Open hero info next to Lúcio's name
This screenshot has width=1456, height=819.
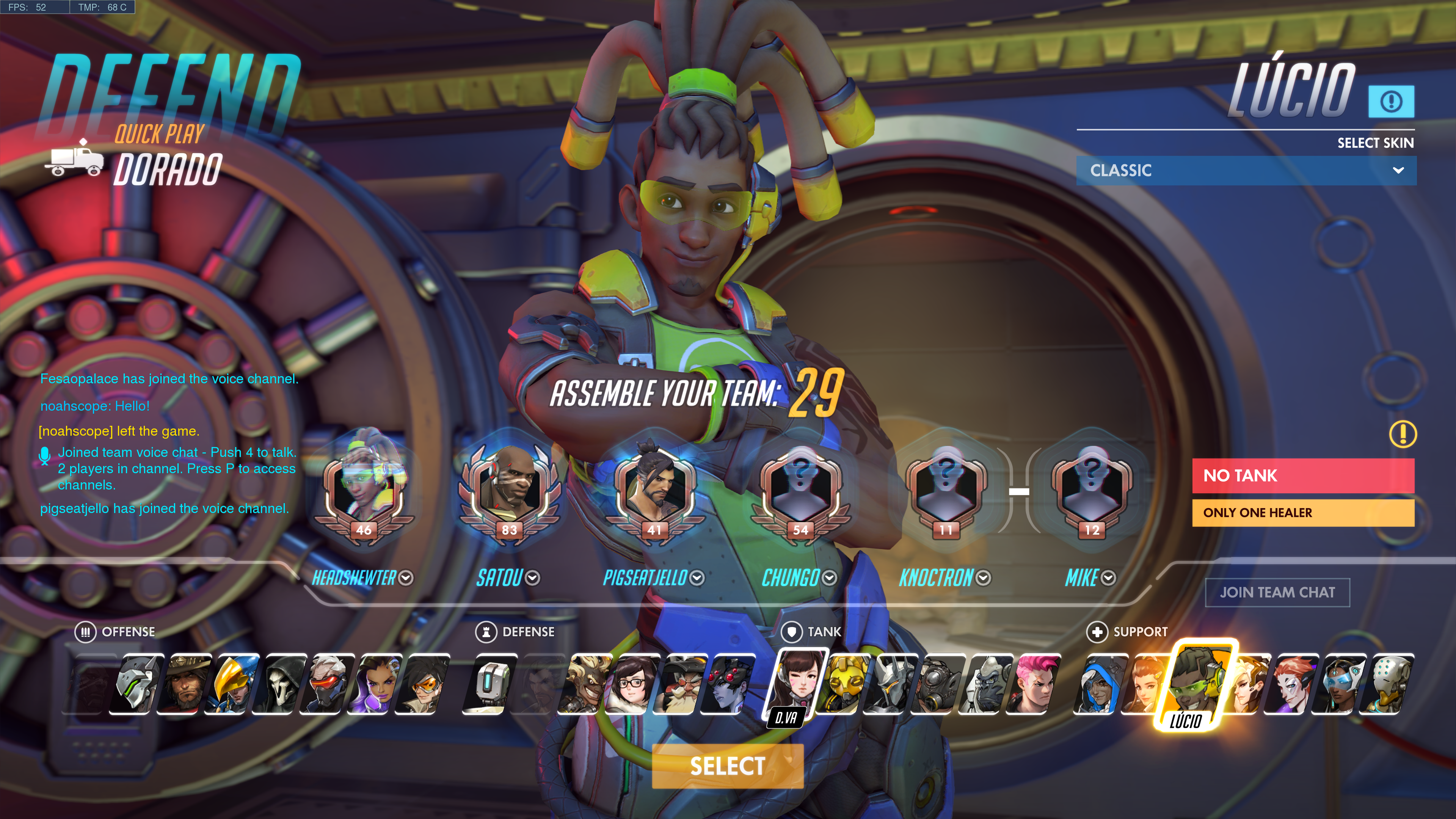[1390, 102]
